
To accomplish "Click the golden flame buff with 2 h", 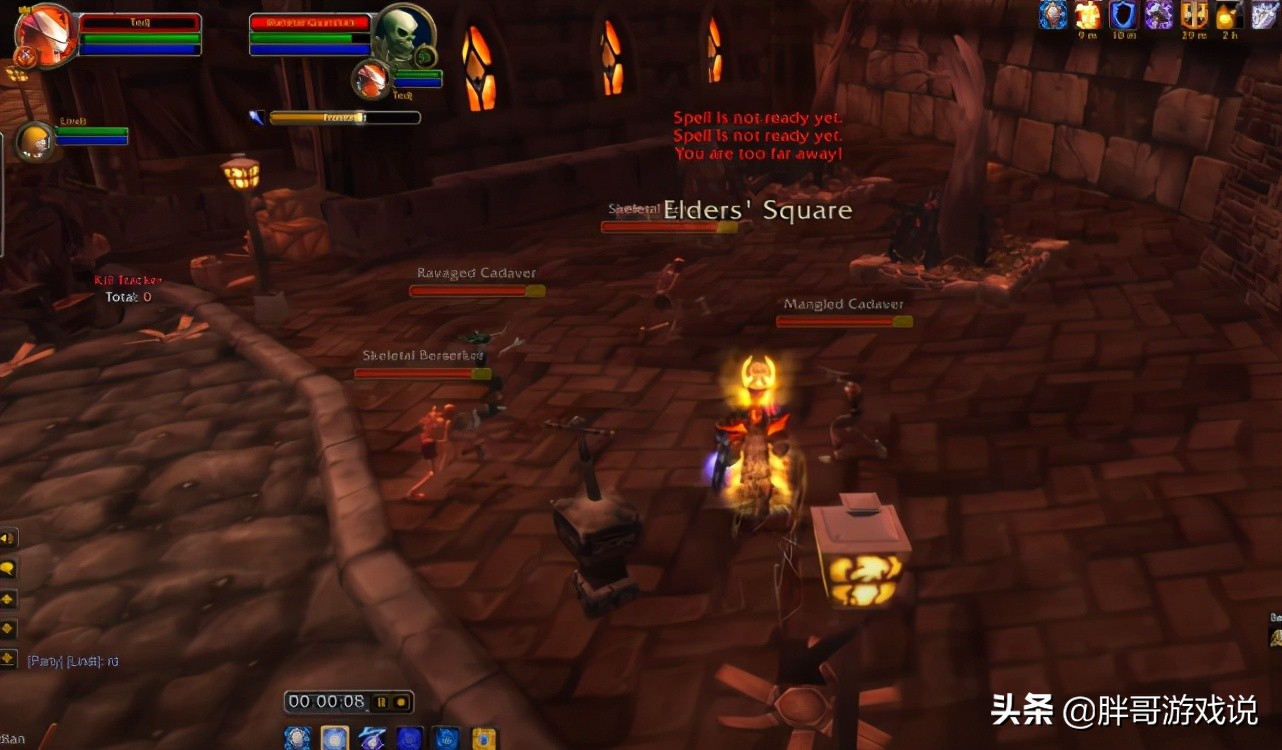I will (x=1227, y=14).
